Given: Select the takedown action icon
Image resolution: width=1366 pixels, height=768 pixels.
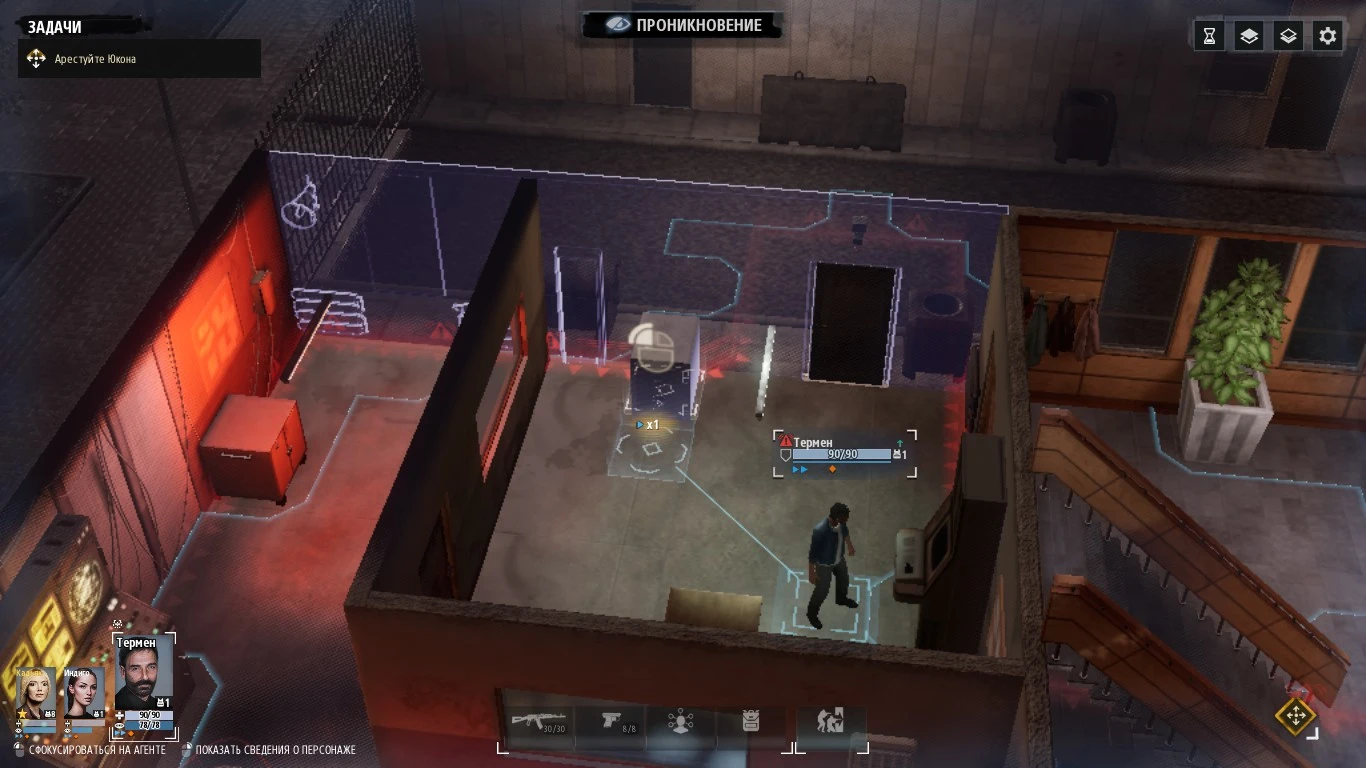Looking at the screenshot, I should pyautogui.click(x=828, y=721).
